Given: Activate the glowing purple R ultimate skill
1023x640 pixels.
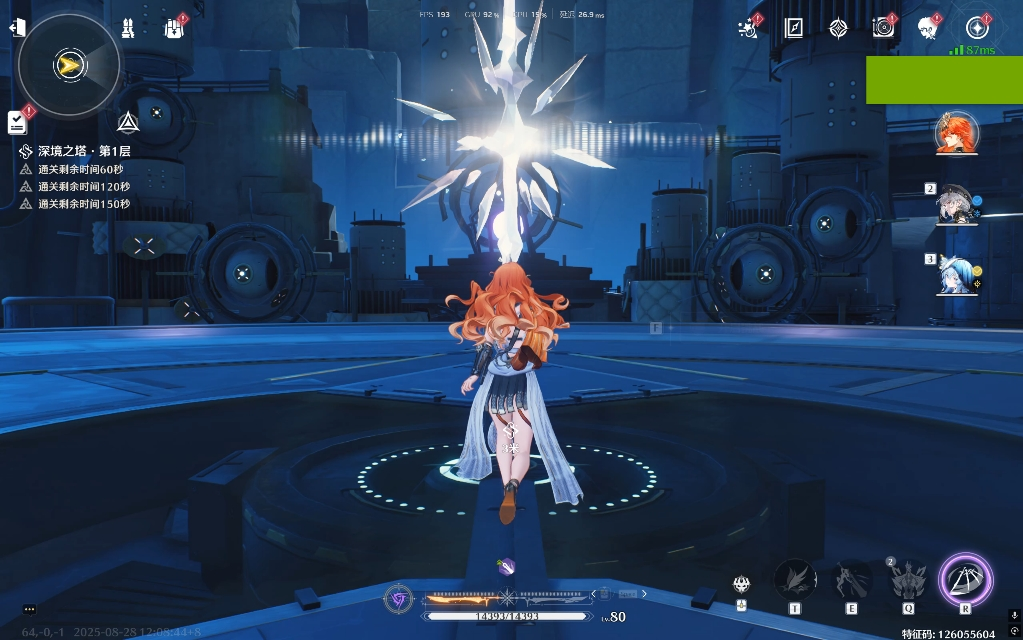Looking at the screenshot, I should click(x=965, y=579).
